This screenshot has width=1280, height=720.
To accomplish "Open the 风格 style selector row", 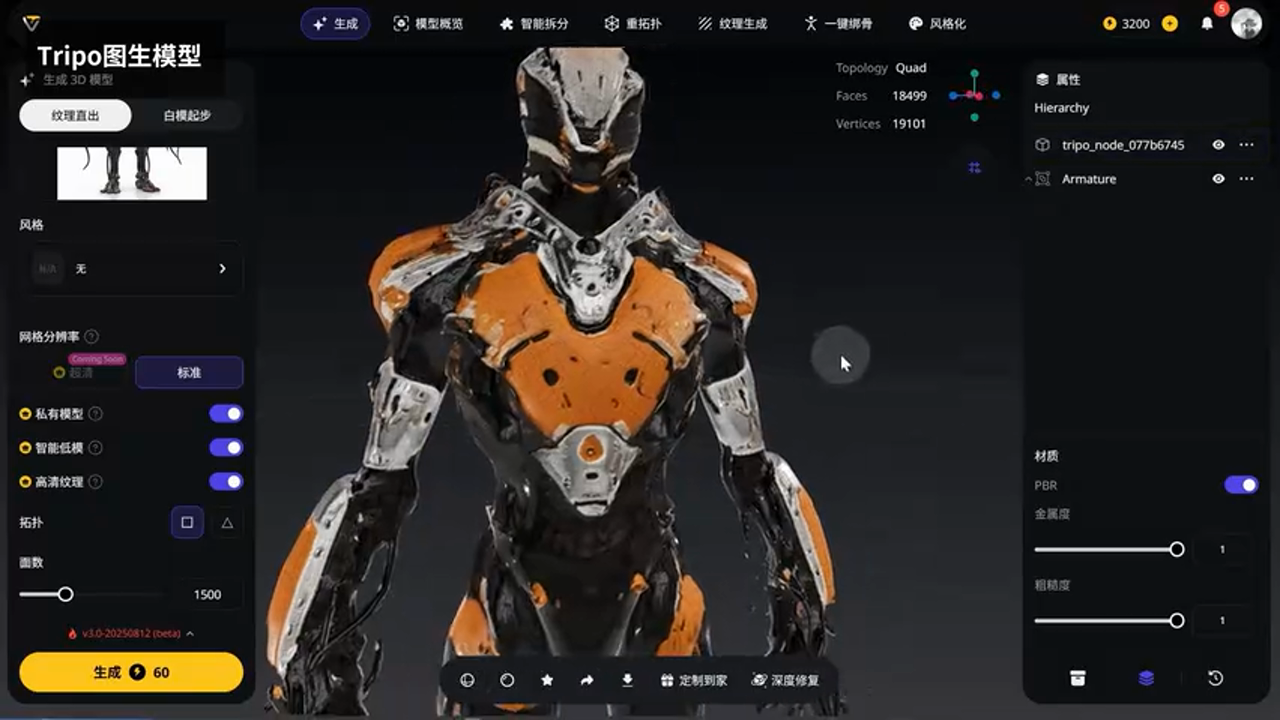I will [x=131, y=268].
